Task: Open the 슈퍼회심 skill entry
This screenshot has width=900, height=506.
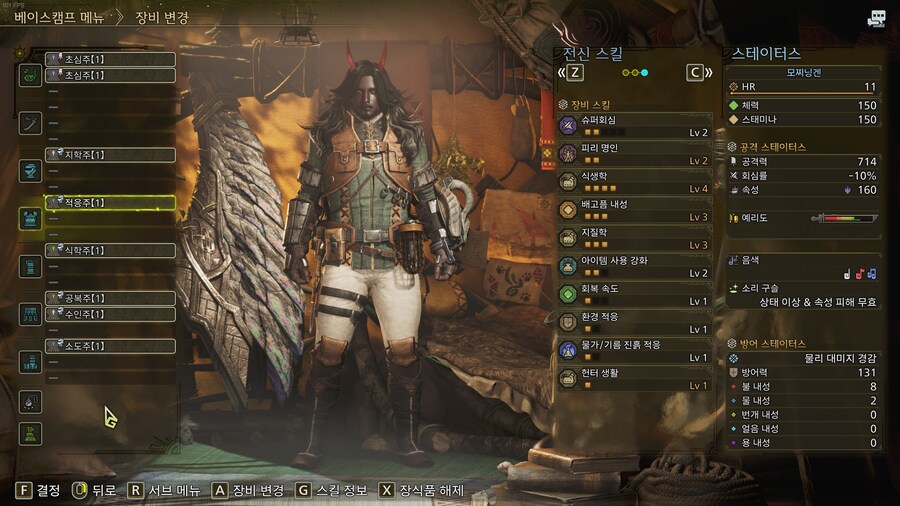Action: pos(637,125)
